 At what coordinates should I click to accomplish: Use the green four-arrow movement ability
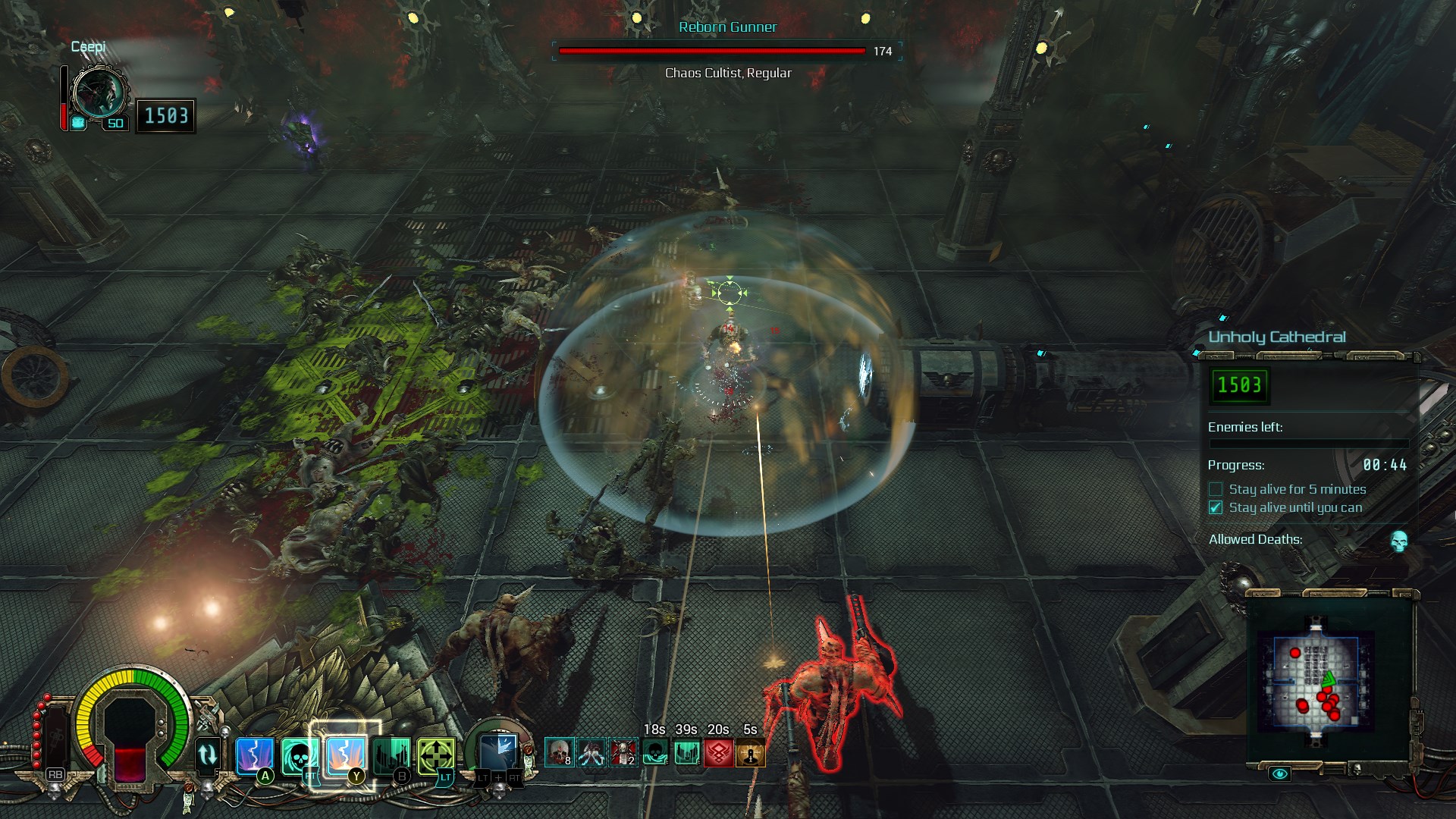coord(436,755)
